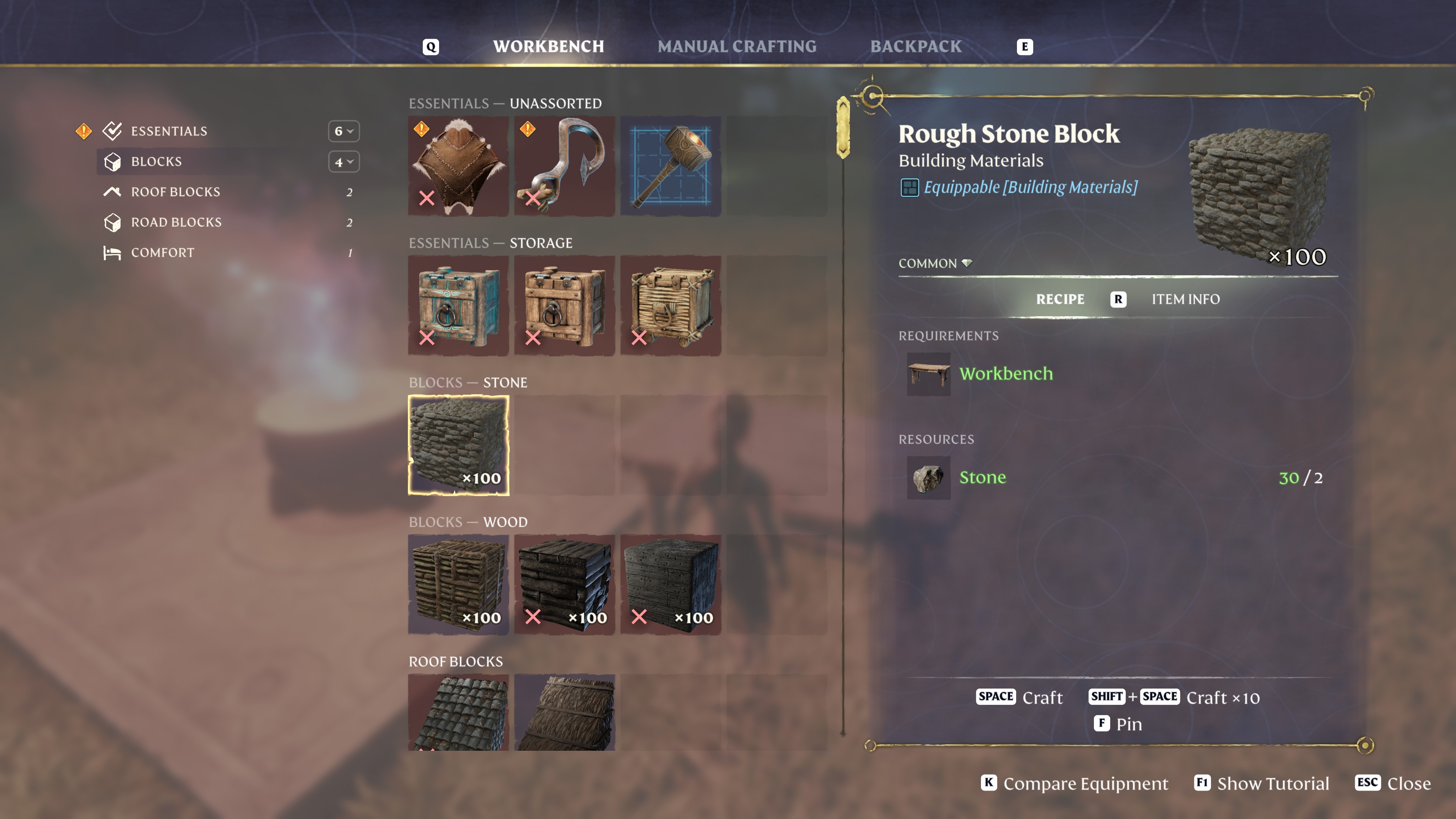Expand the Essentials count dropdown
The width and height of the screenshot is (1456, 819).
tap(344, 131)
